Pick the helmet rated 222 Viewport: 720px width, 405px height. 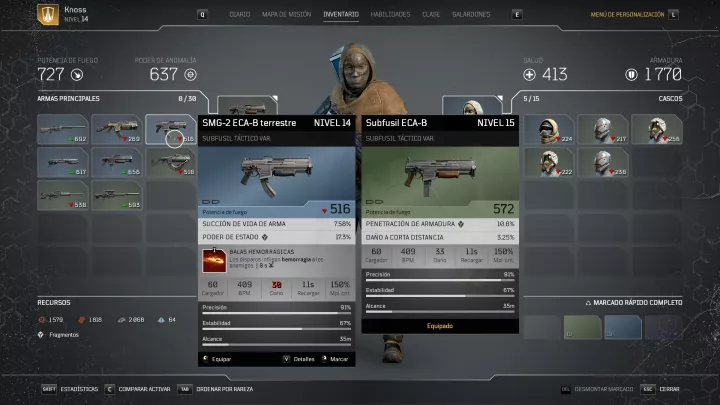point(557,163)
